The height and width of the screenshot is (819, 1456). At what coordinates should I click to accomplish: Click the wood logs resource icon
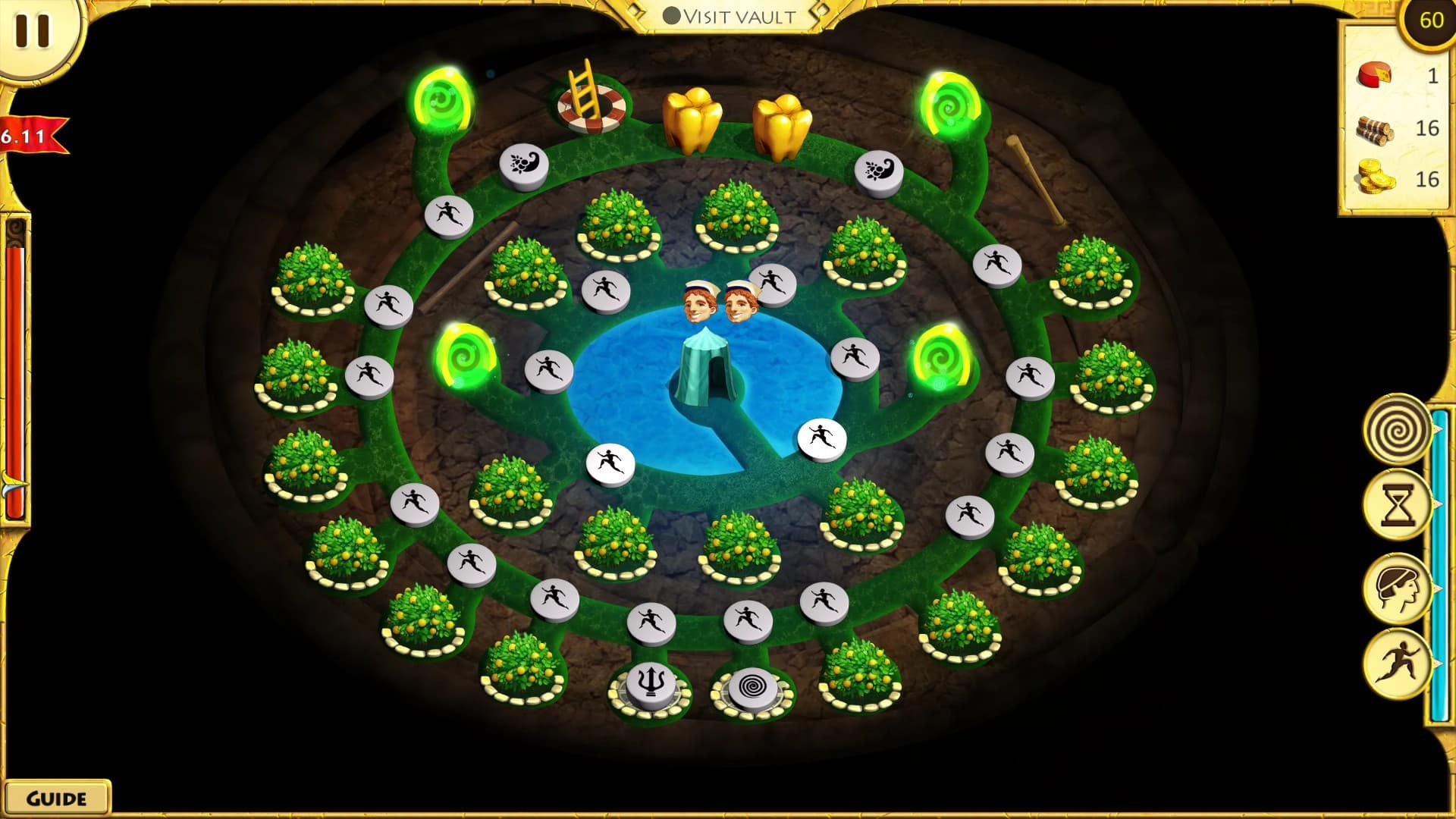pos(1375,130)
